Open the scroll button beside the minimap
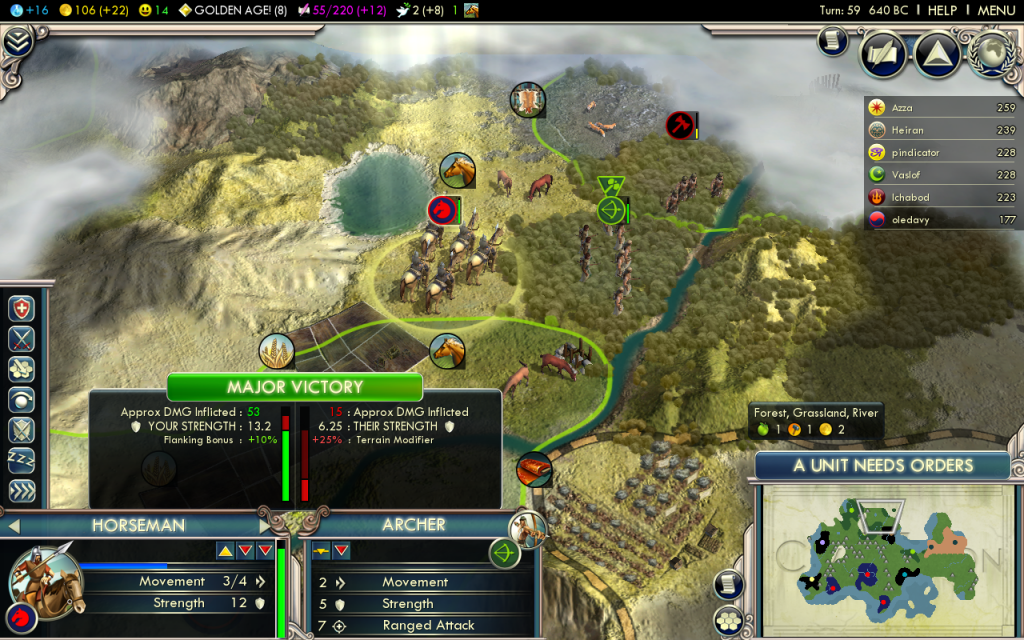 729,585
